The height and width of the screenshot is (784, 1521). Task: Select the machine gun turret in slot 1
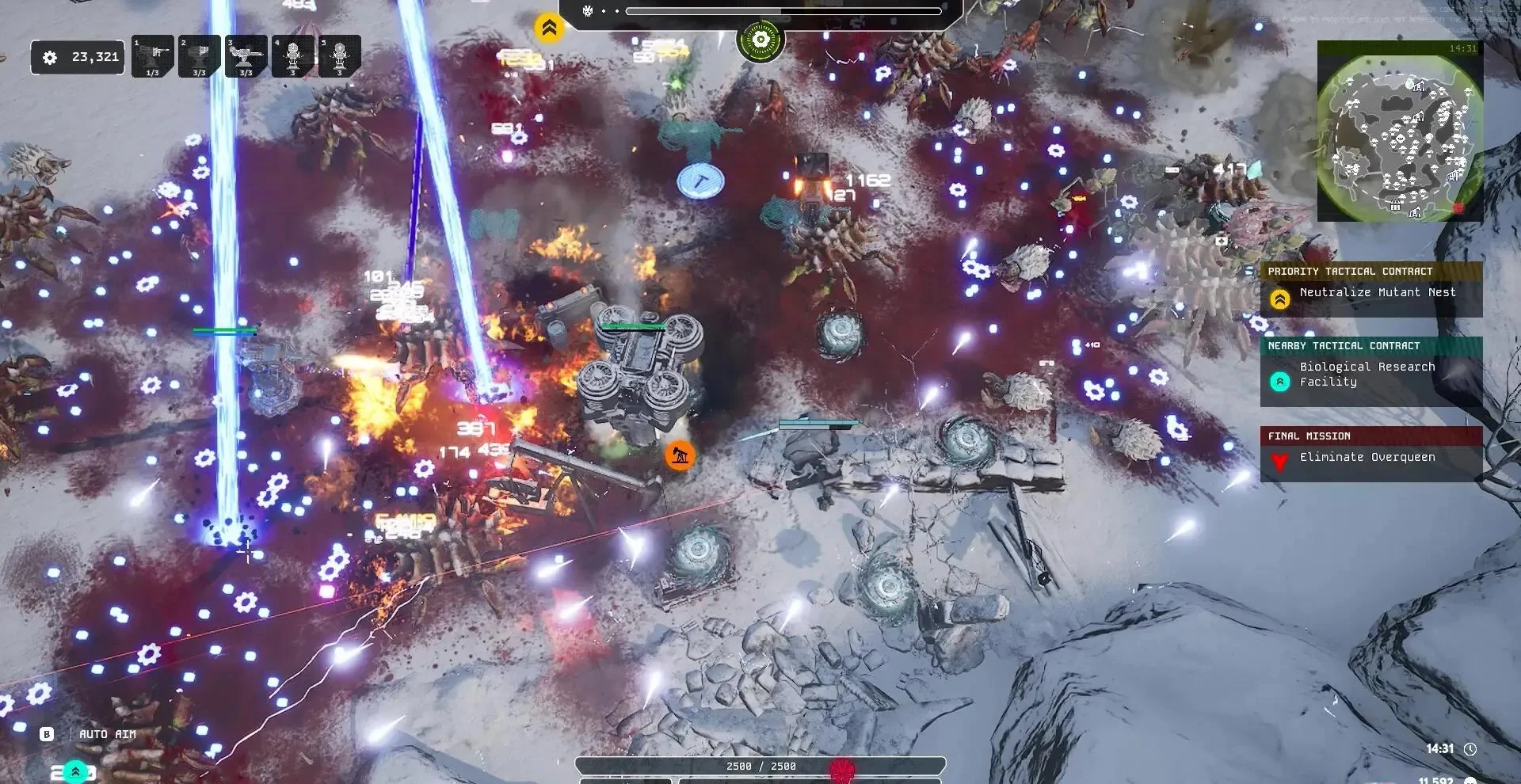tap(153, 56)
